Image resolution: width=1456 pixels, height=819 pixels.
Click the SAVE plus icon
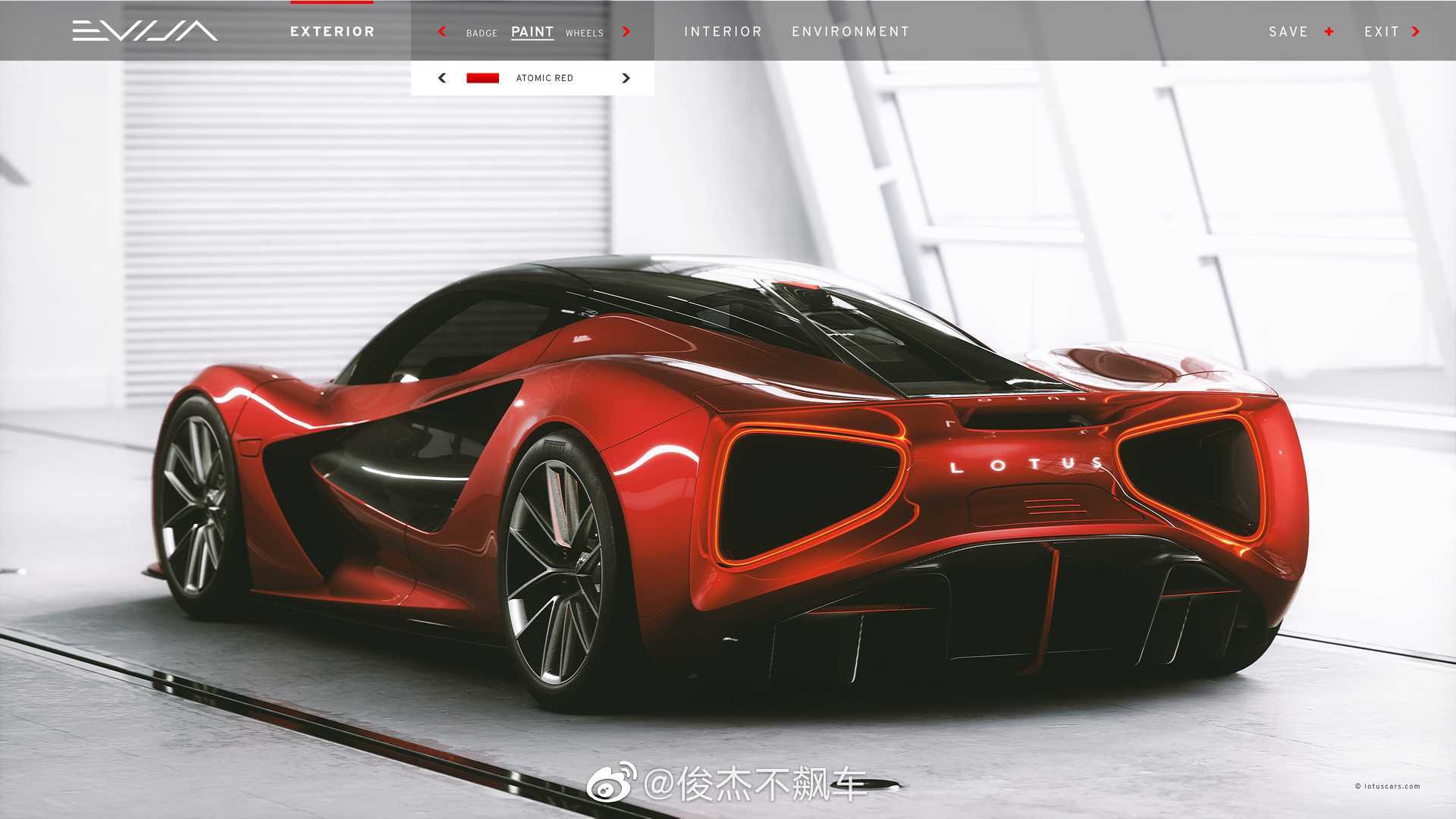point(1329,31)
